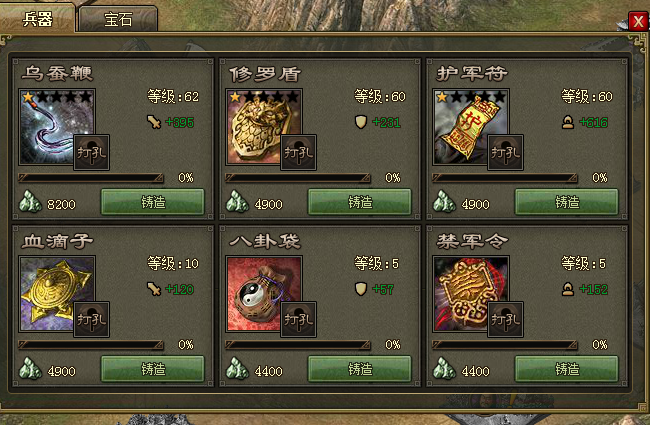The width and height of the screenshot is (650, 425).
Task: Forge the 乌蚕鞭 with 铸造 button
Action: tap(152, 201)
